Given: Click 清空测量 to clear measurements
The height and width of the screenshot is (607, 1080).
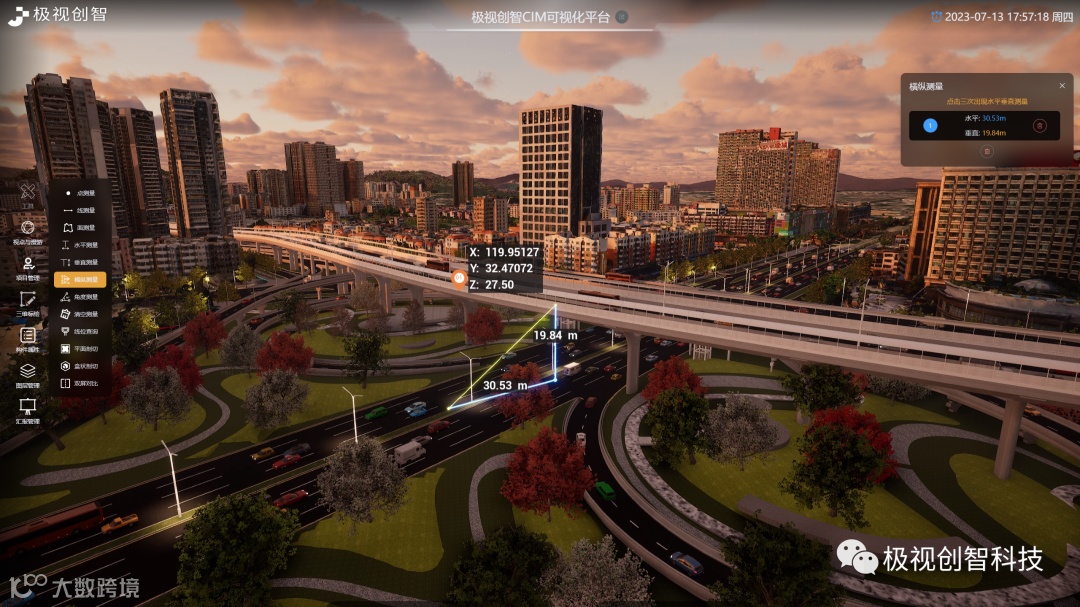Looking at the screenshot, I should coord(80,314).
